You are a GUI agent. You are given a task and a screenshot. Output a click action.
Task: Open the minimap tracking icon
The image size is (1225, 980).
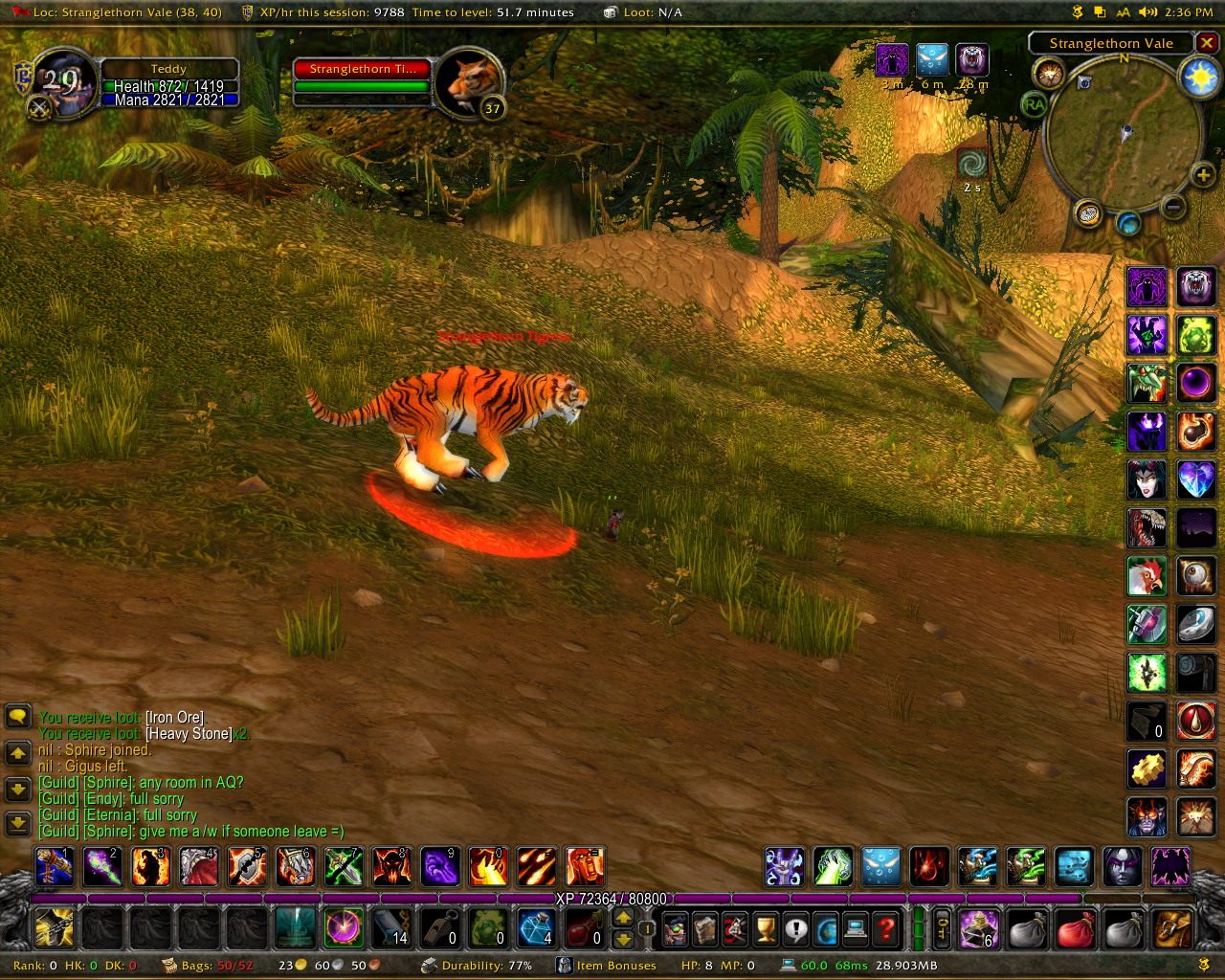[x=1050, y=74]
